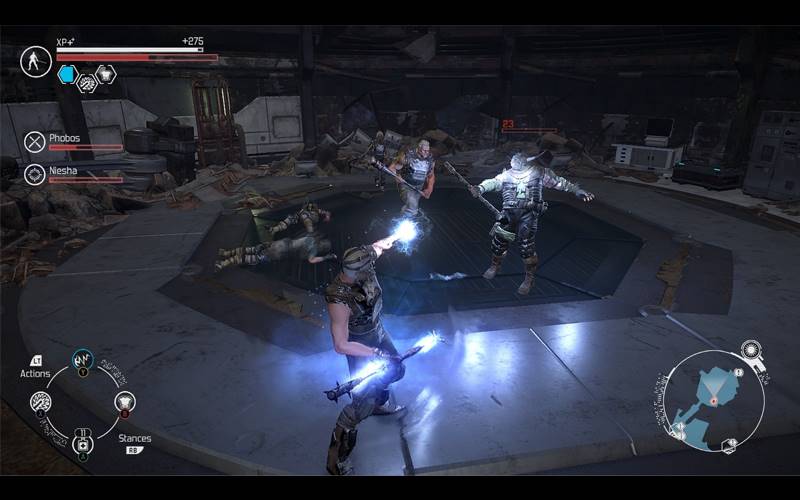This screenshot has width=800, height=500.
Task: Trigger the circular swirl ability on the wheel
Action: click(x=41, y=402)
